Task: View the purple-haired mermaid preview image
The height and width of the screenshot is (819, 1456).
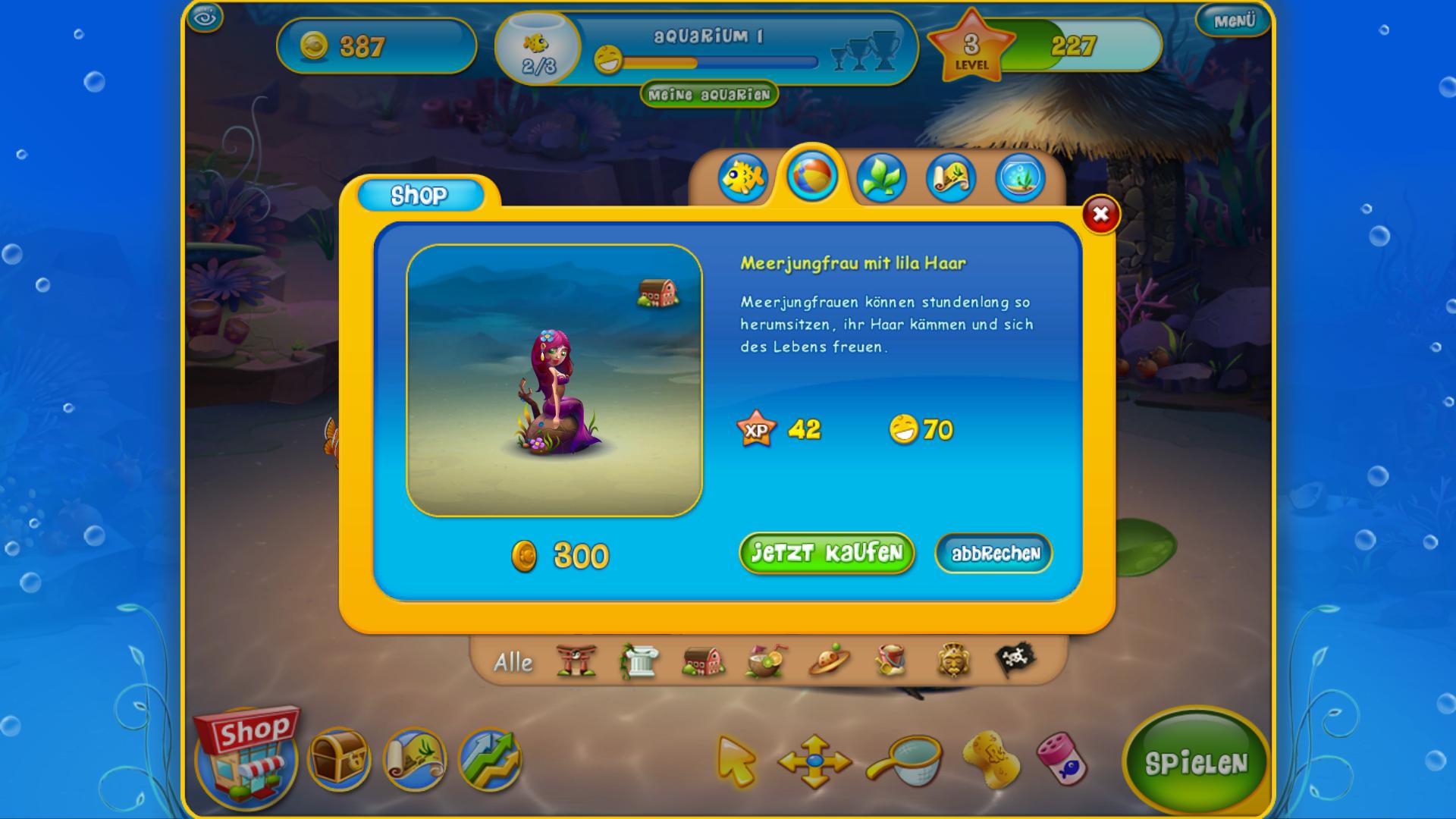Action: [x=554, y=381]
